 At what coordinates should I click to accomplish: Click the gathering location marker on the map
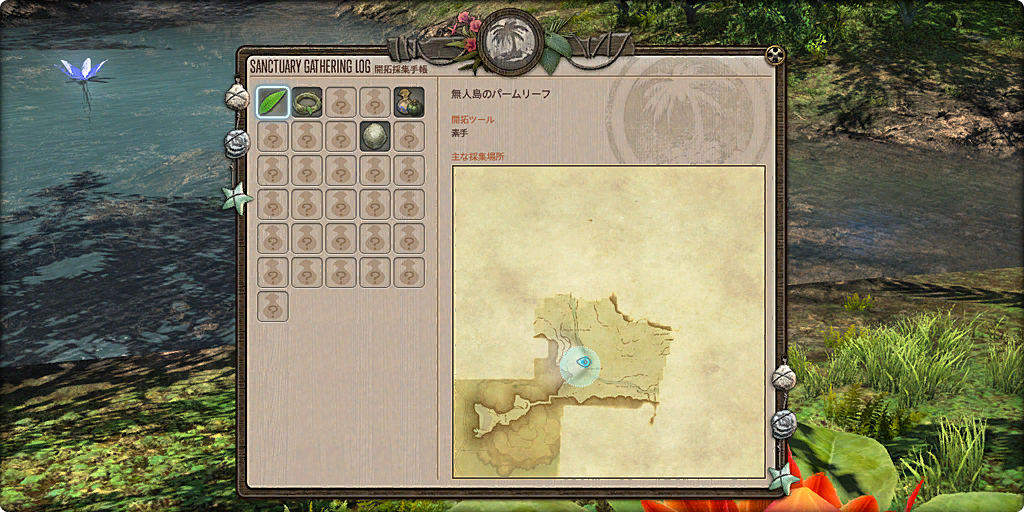[x=580, y=363]
